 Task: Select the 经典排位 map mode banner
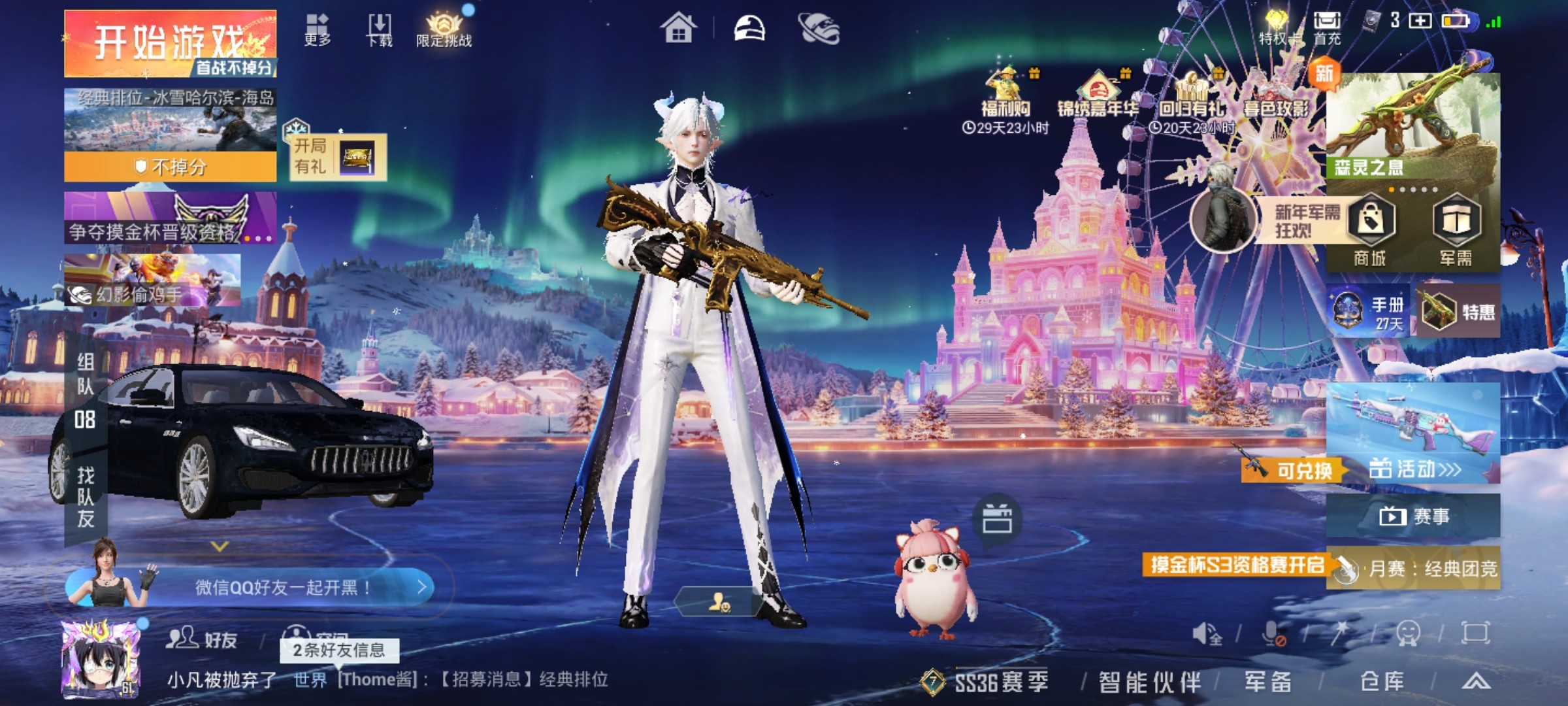pyautogui.click(x=170, y=134)
